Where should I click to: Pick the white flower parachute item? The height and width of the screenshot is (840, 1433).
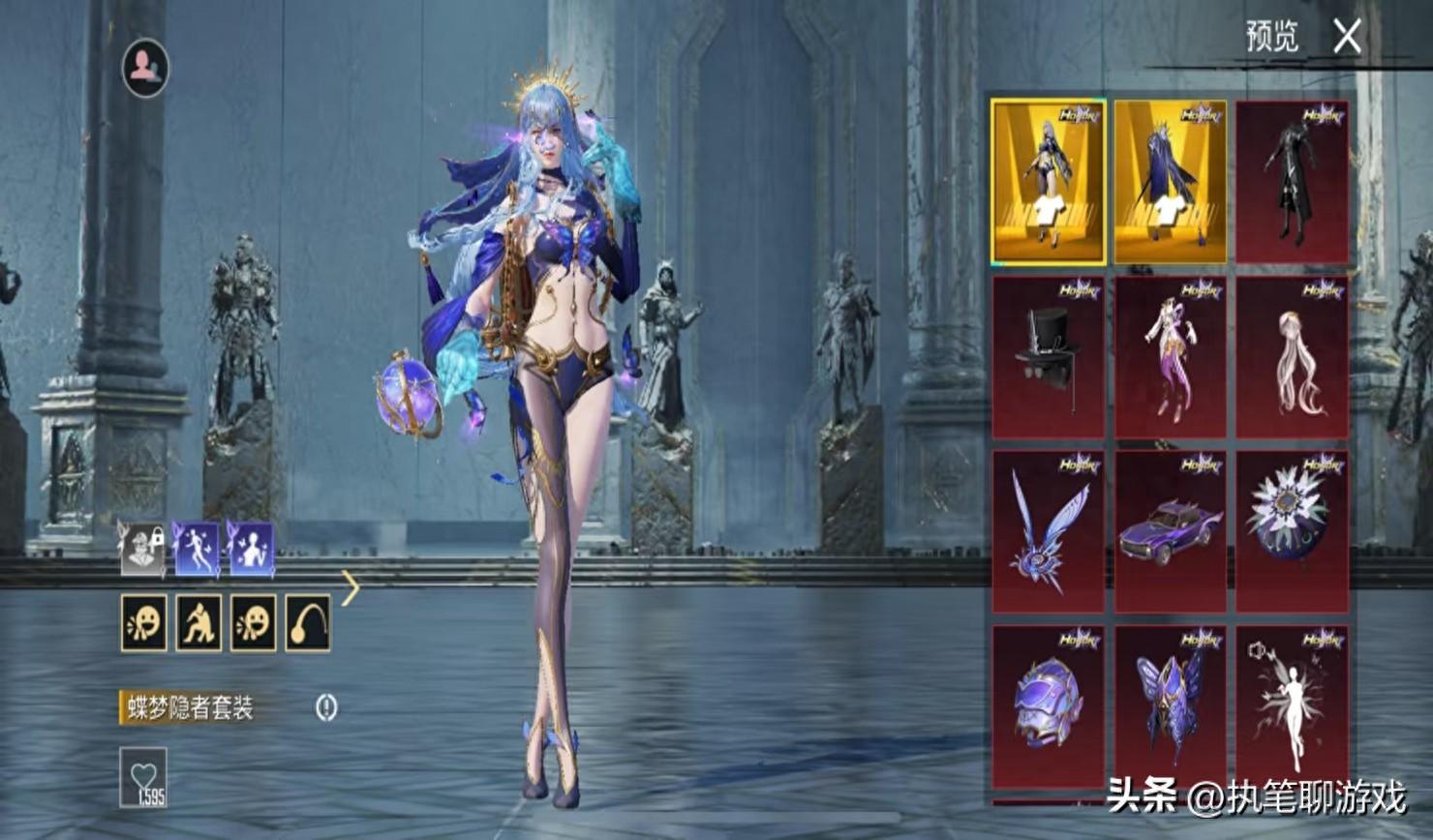[1292, 531]
